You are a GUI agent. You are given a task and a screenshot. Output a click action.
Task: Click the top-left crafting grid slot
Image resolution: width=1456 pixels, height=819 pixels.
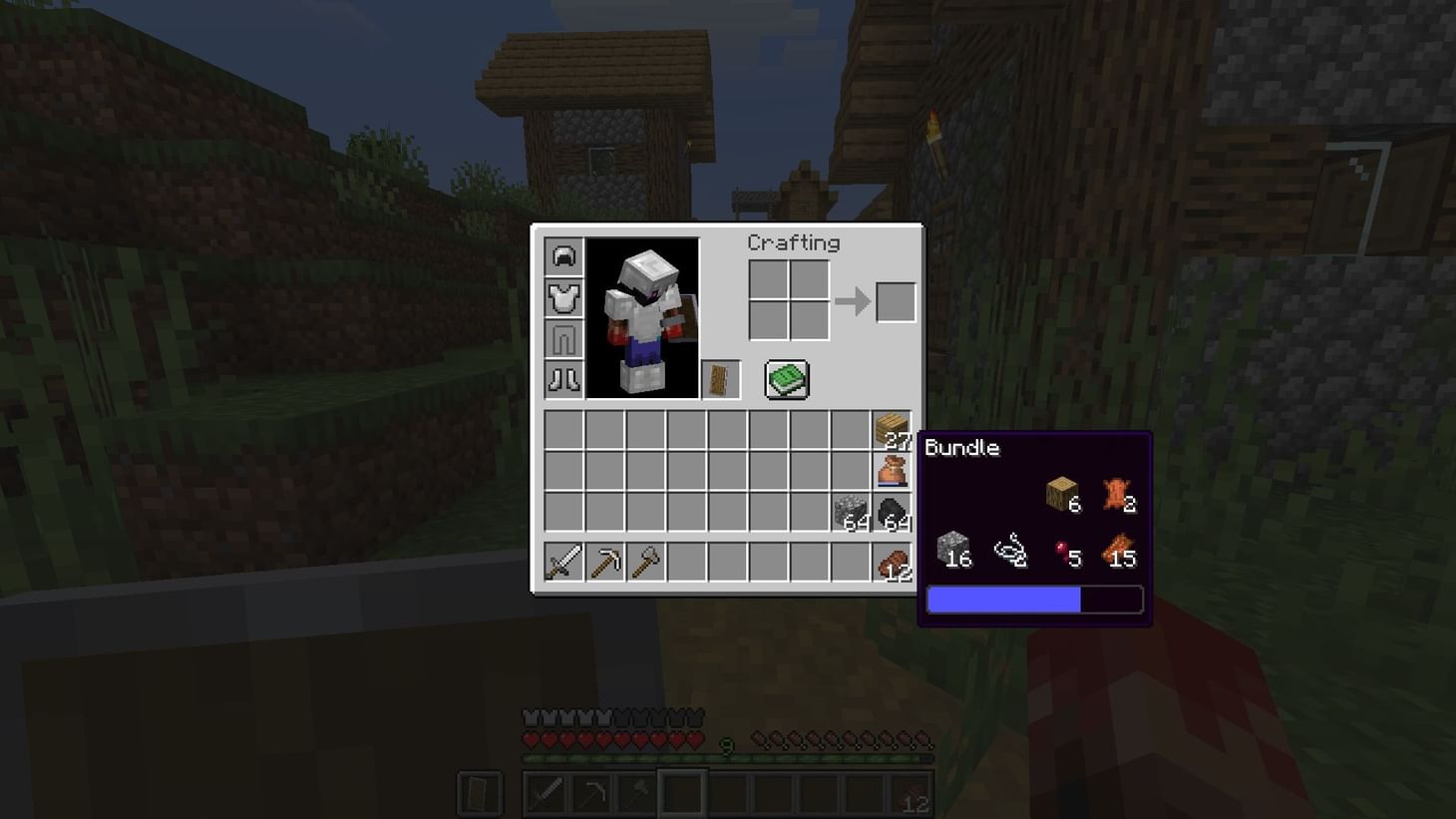(x=768, y=276)
